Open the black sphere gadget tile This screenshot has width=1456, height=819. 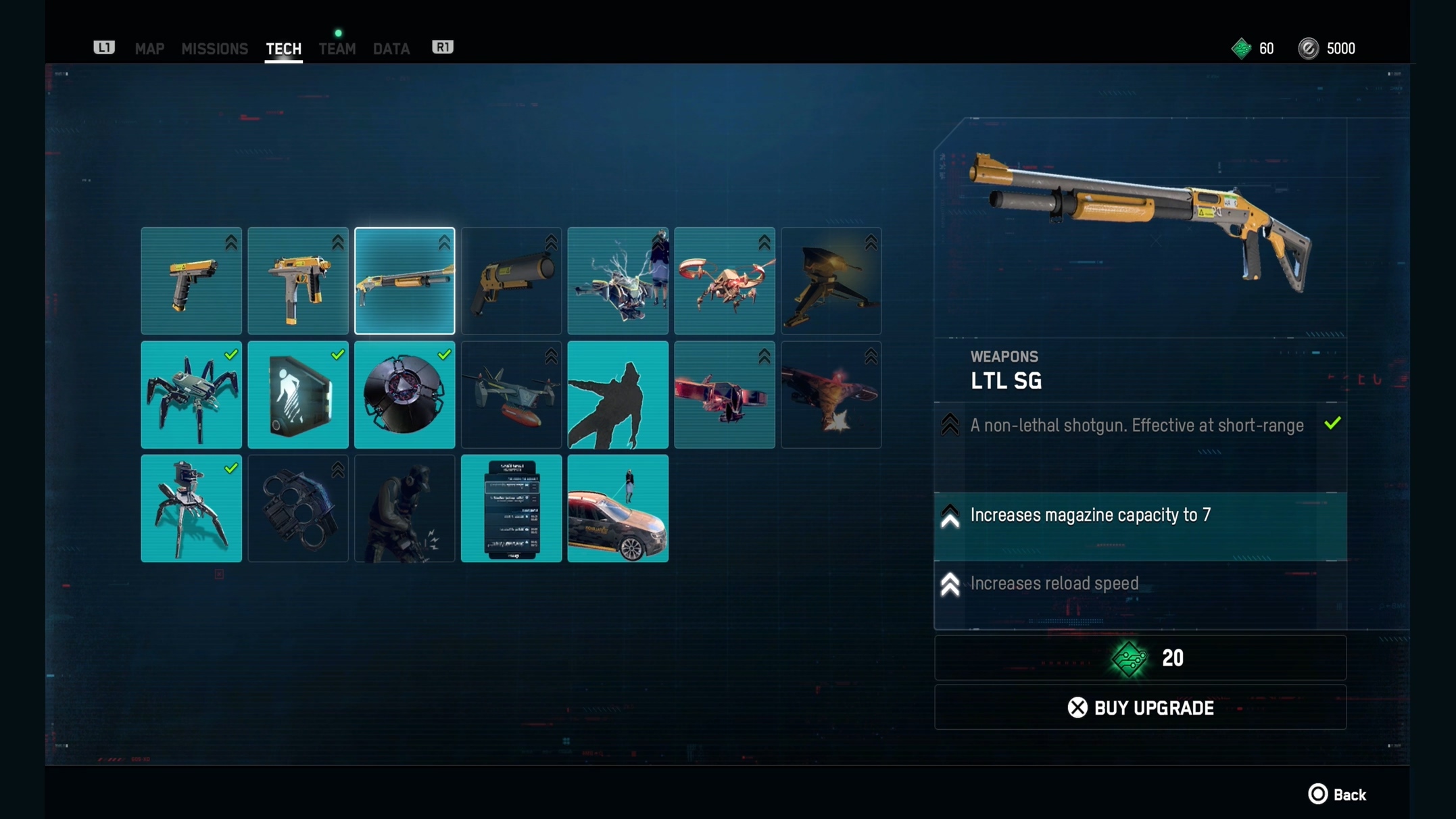click(404, 395)
